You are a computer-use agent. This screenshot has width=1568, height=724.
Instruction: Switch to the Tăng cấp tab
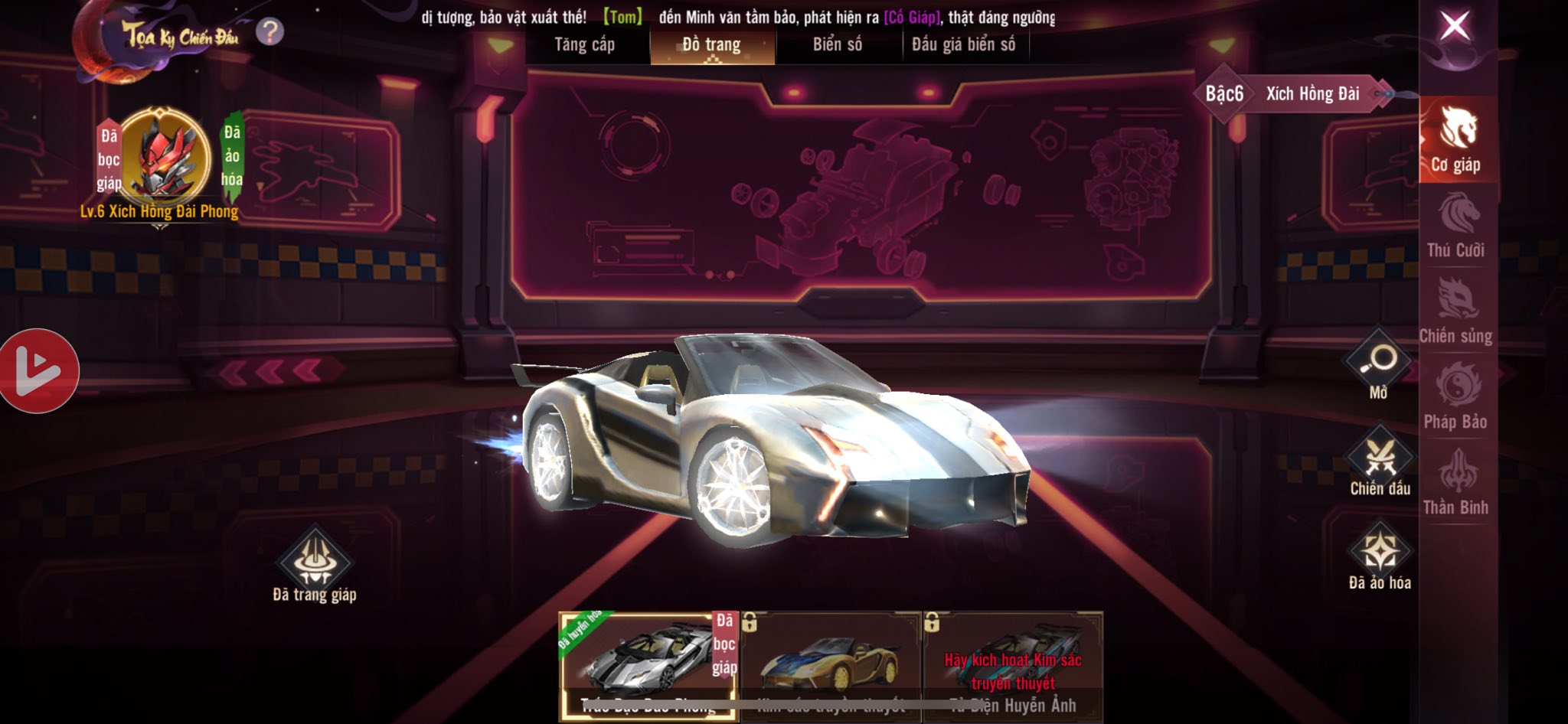[x=585, y=45]
